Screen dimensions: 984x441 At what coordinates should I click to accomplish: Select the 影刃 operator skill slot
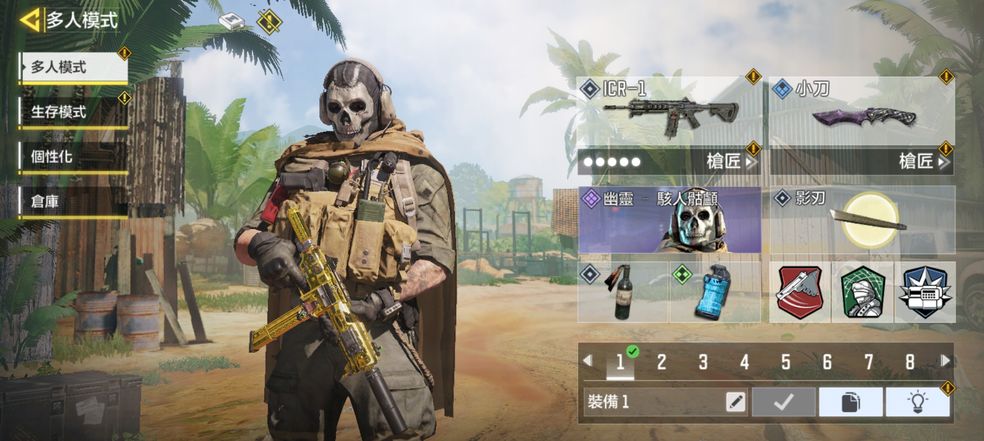[x=862, y=219]
